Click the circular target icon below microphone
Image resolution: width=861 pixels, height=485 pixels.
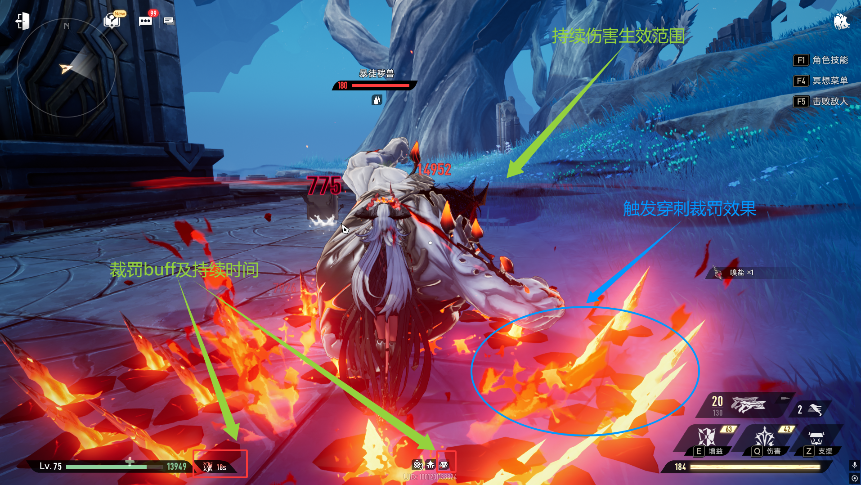point(853,478)
